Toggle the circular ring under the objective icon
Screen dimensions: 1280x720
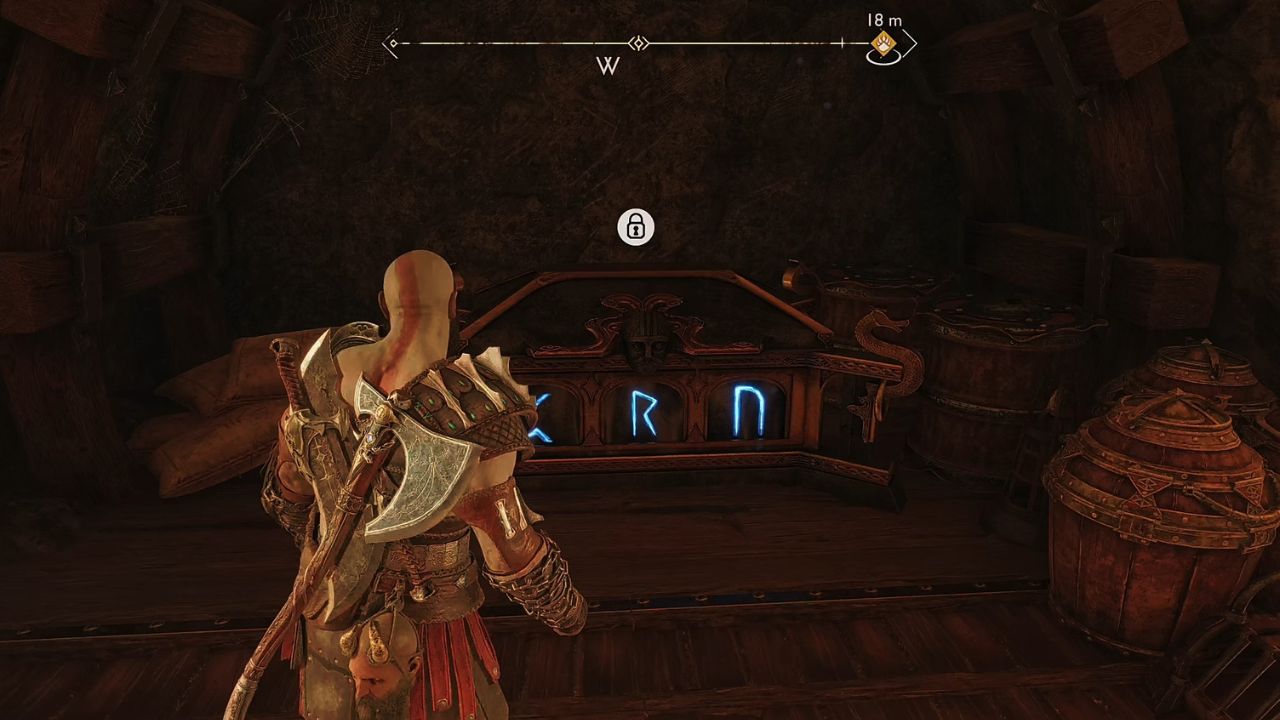coord(886,60)
